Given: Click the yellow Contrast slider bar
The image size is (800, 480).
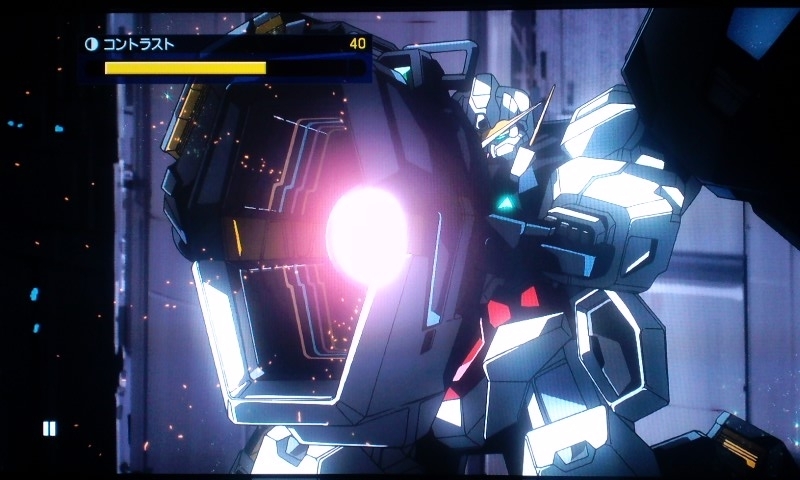Looking at the screenshot, I should (x=186, y=68).
